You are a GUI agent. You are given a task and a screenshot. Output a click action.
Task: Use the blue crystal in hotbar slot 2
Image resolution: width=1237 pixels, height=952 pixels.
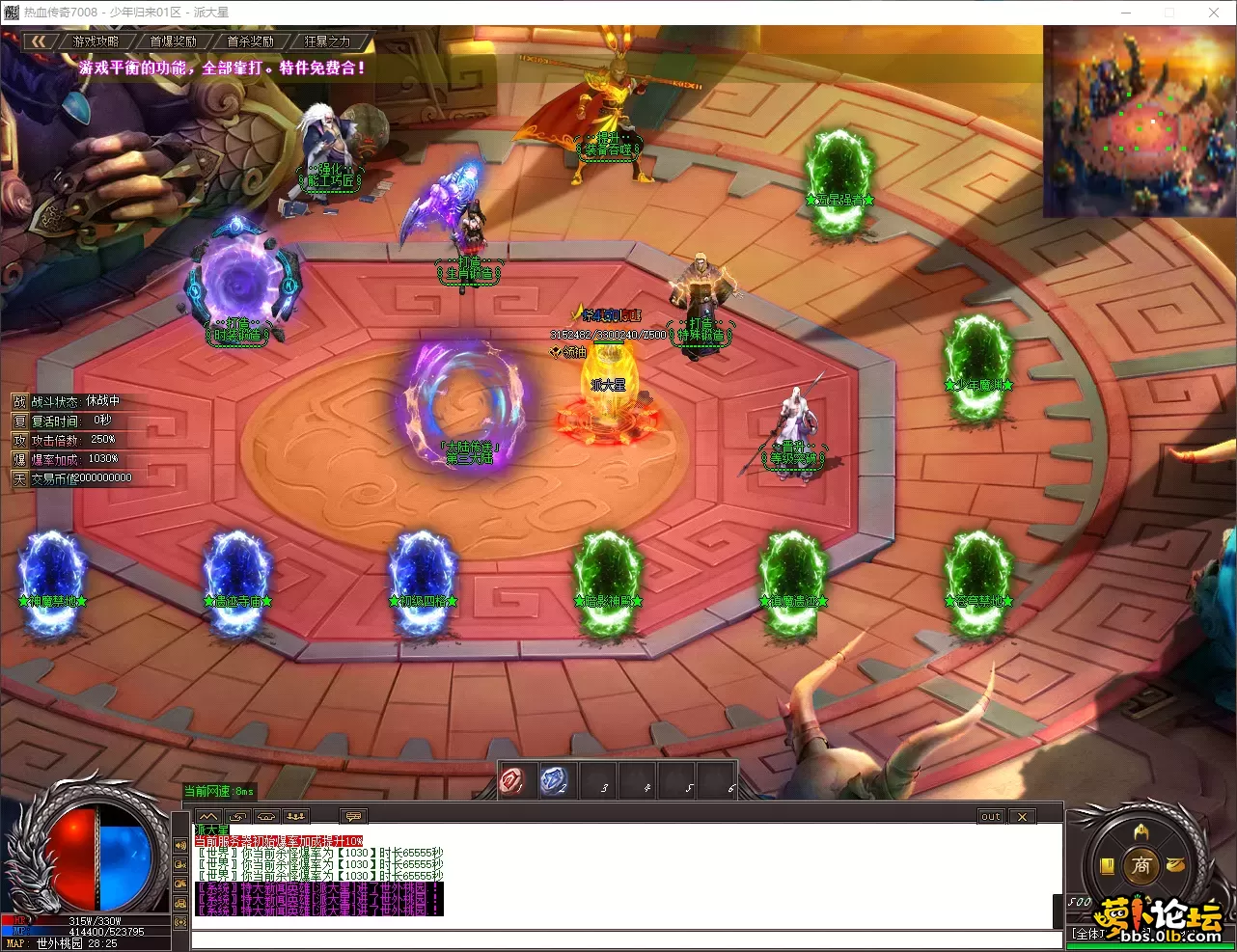point(554,779)
